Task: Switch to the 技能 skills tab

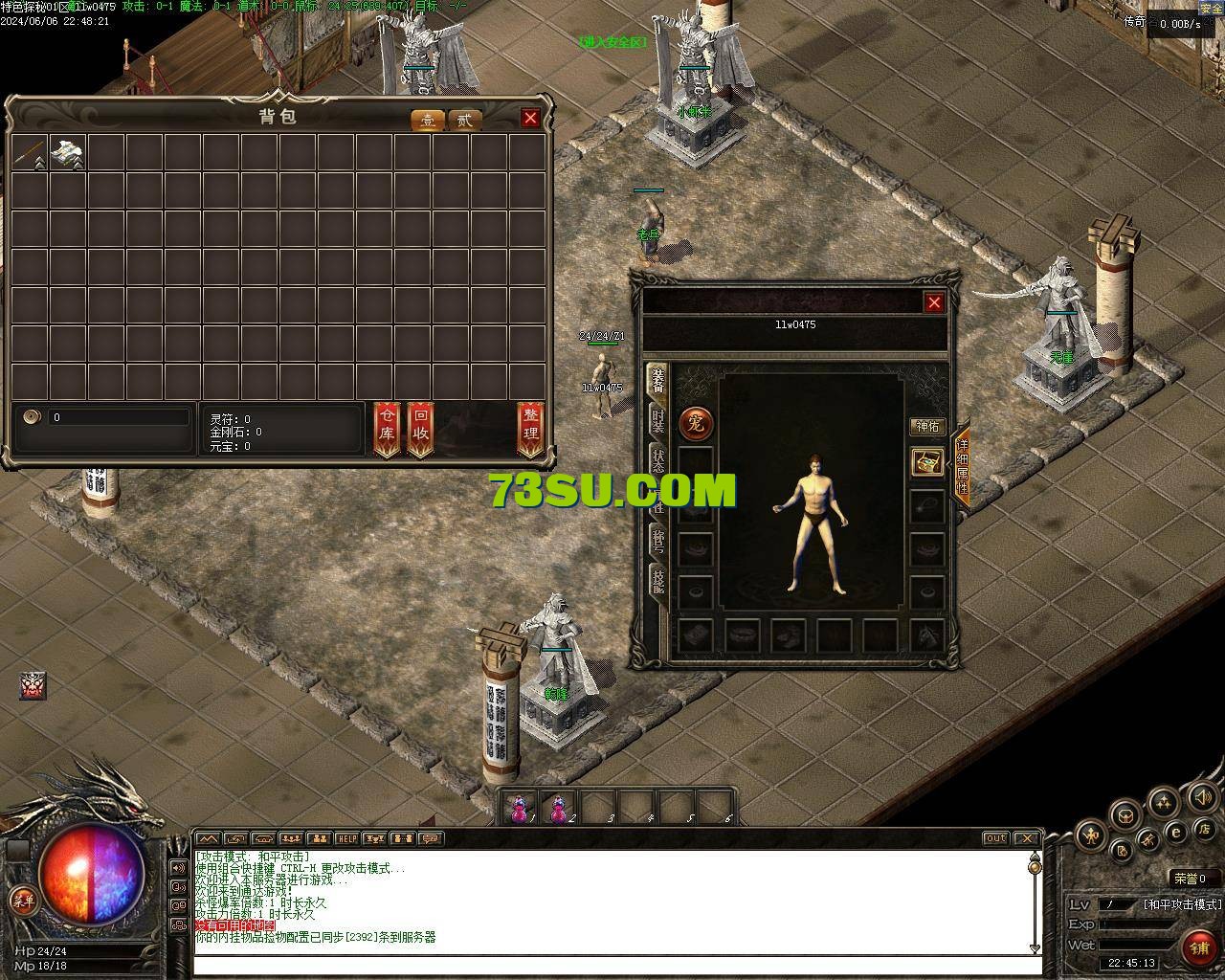Action: (657, 580)
